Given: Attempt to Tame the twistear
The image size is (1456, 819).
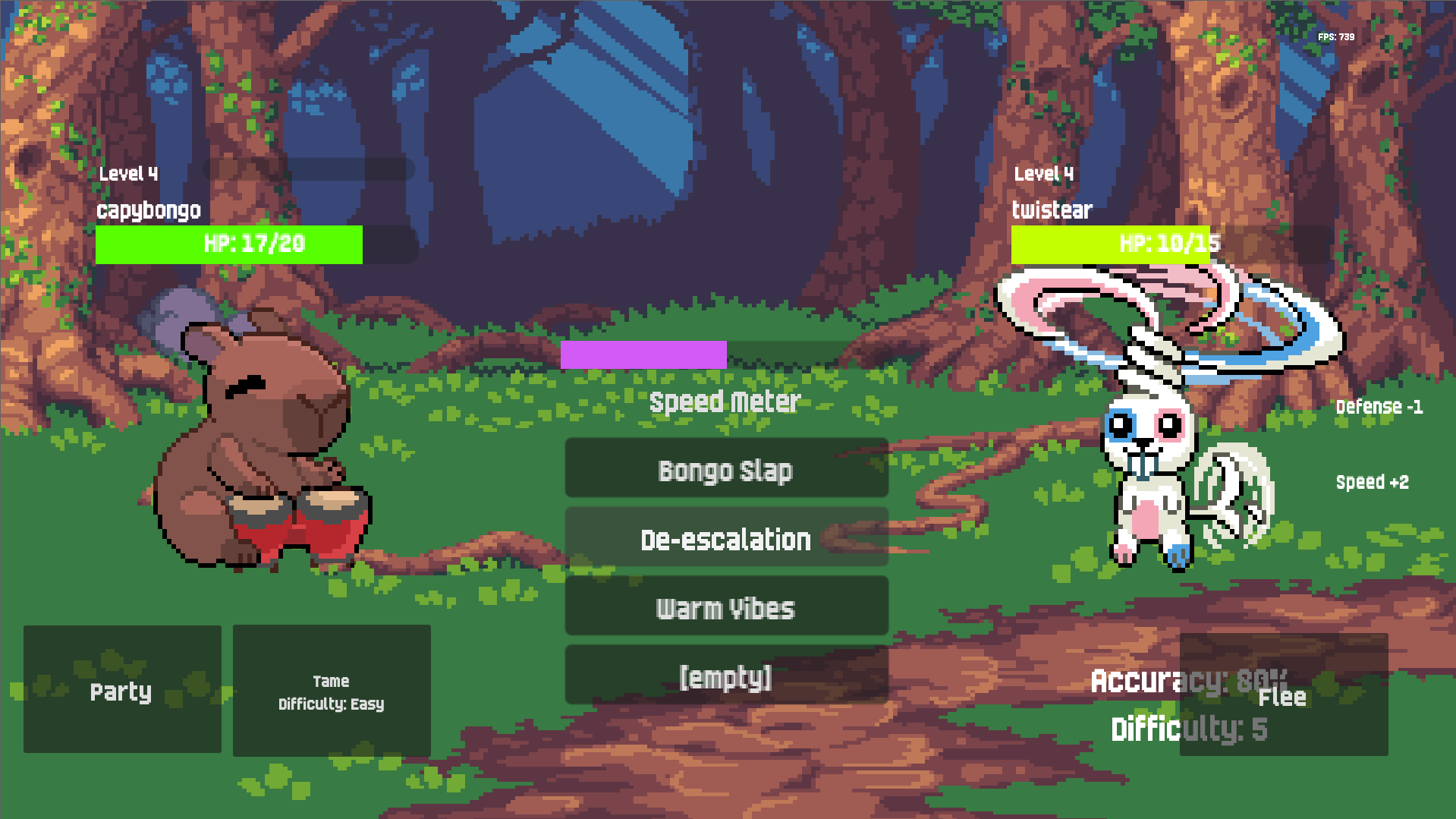Looking at the screenshot, I should coord(332,691).
